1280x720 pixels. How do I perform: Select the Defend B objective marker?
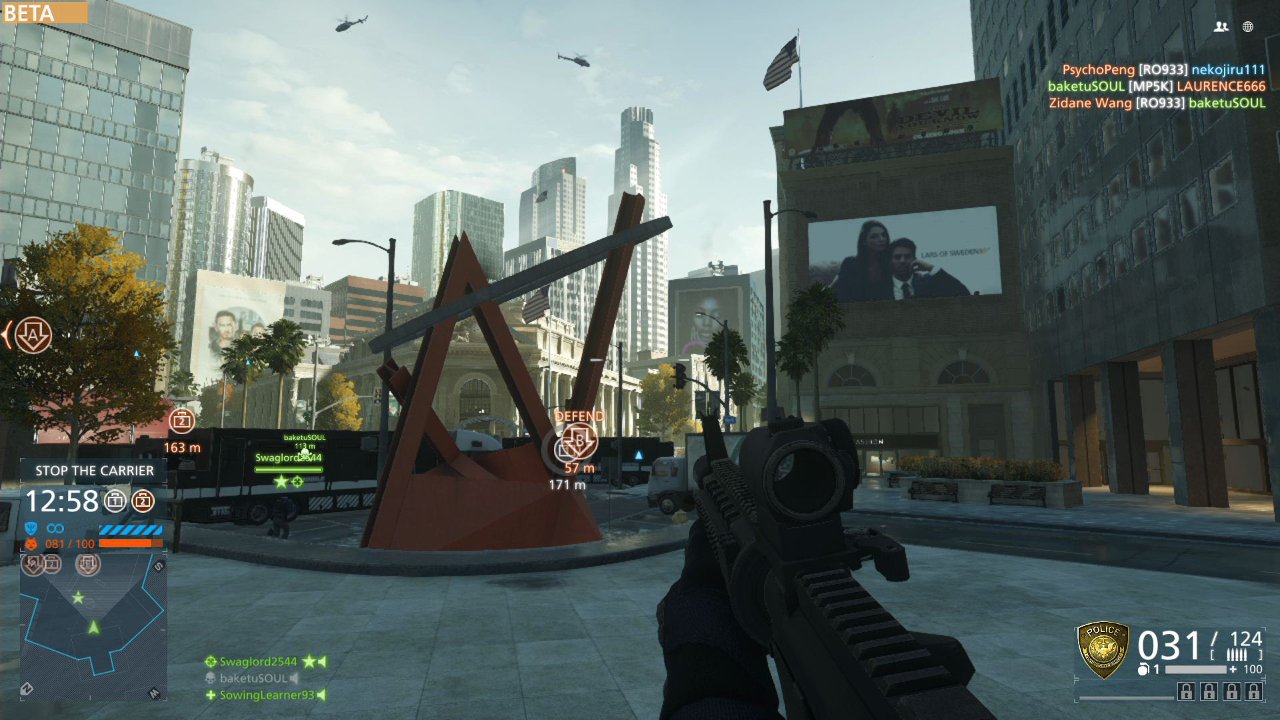click(578, 440)
